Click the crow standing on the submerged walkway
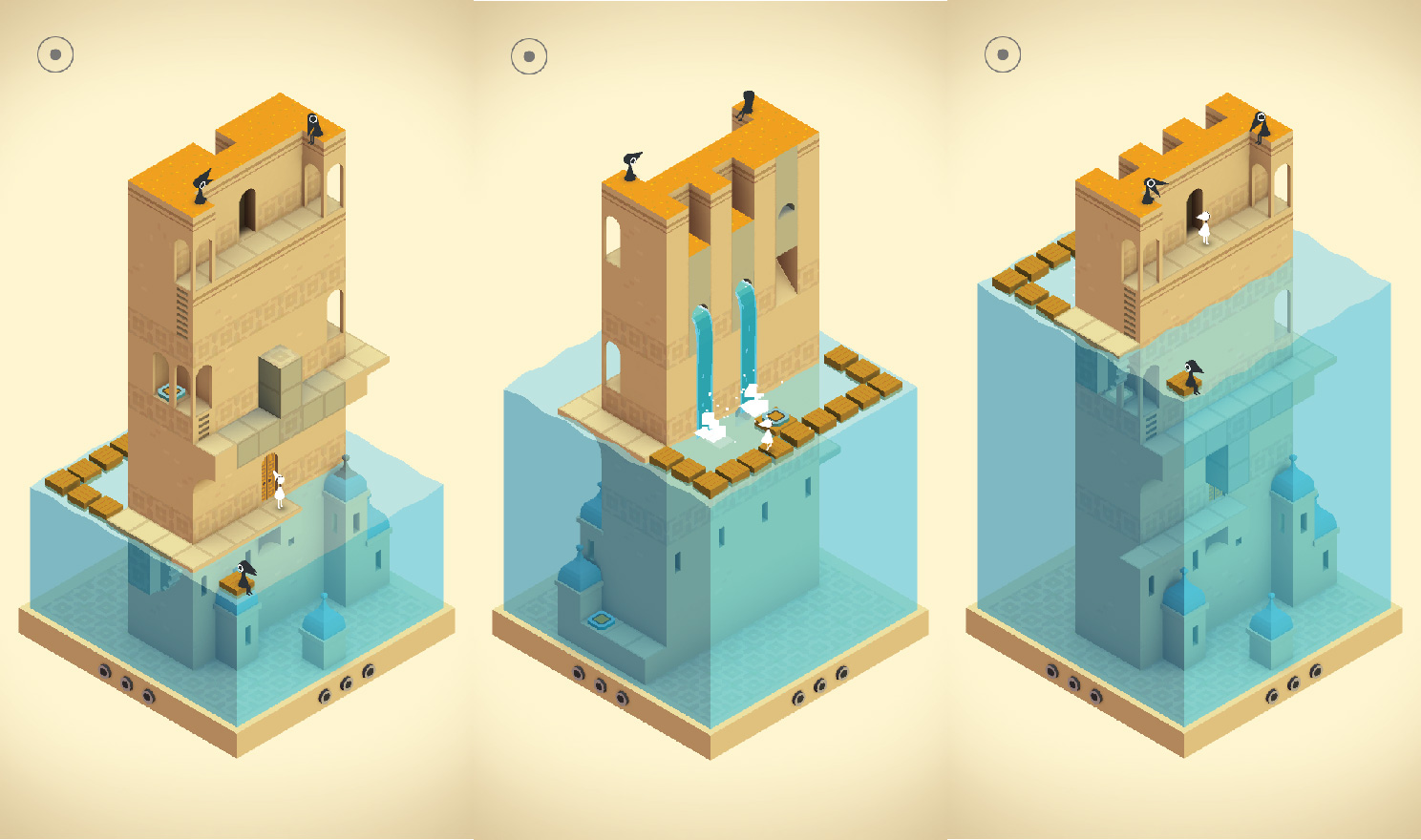Screen dimensions: 1421x840 pos(246,576)
